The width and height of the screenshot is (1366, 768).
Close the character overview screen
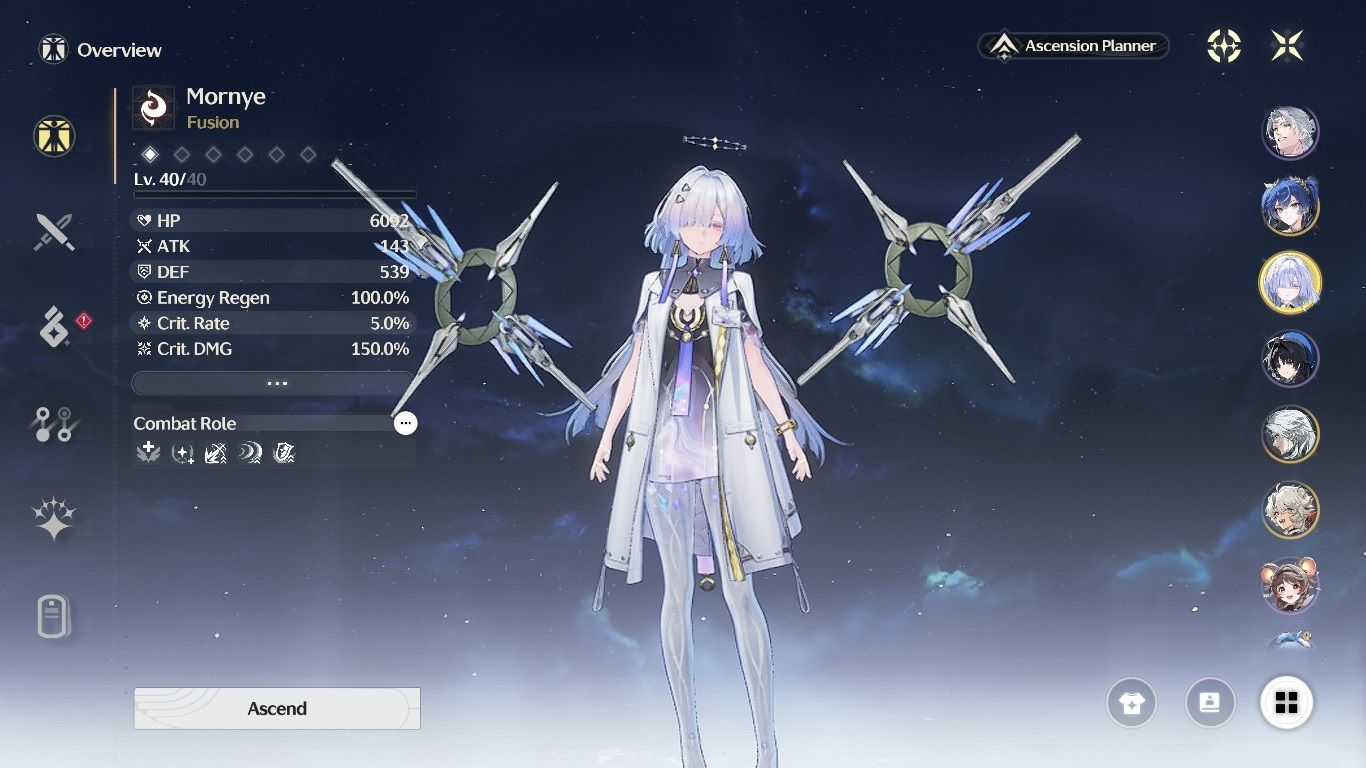pyautogui.click(x=1287, y=46)
